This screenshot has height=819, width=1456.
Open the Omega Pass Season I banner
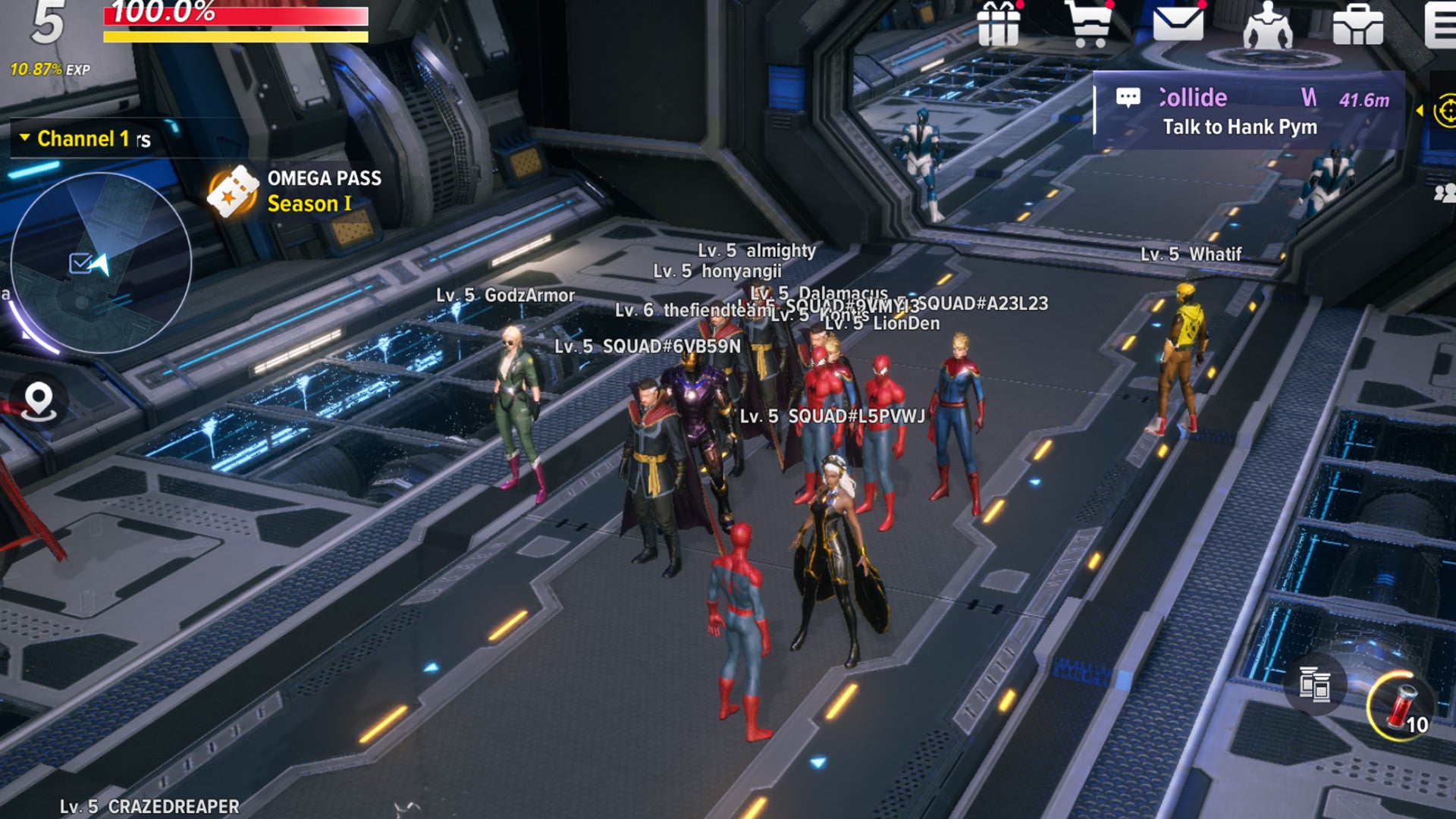pyautogui.click(x=296, y=191)
